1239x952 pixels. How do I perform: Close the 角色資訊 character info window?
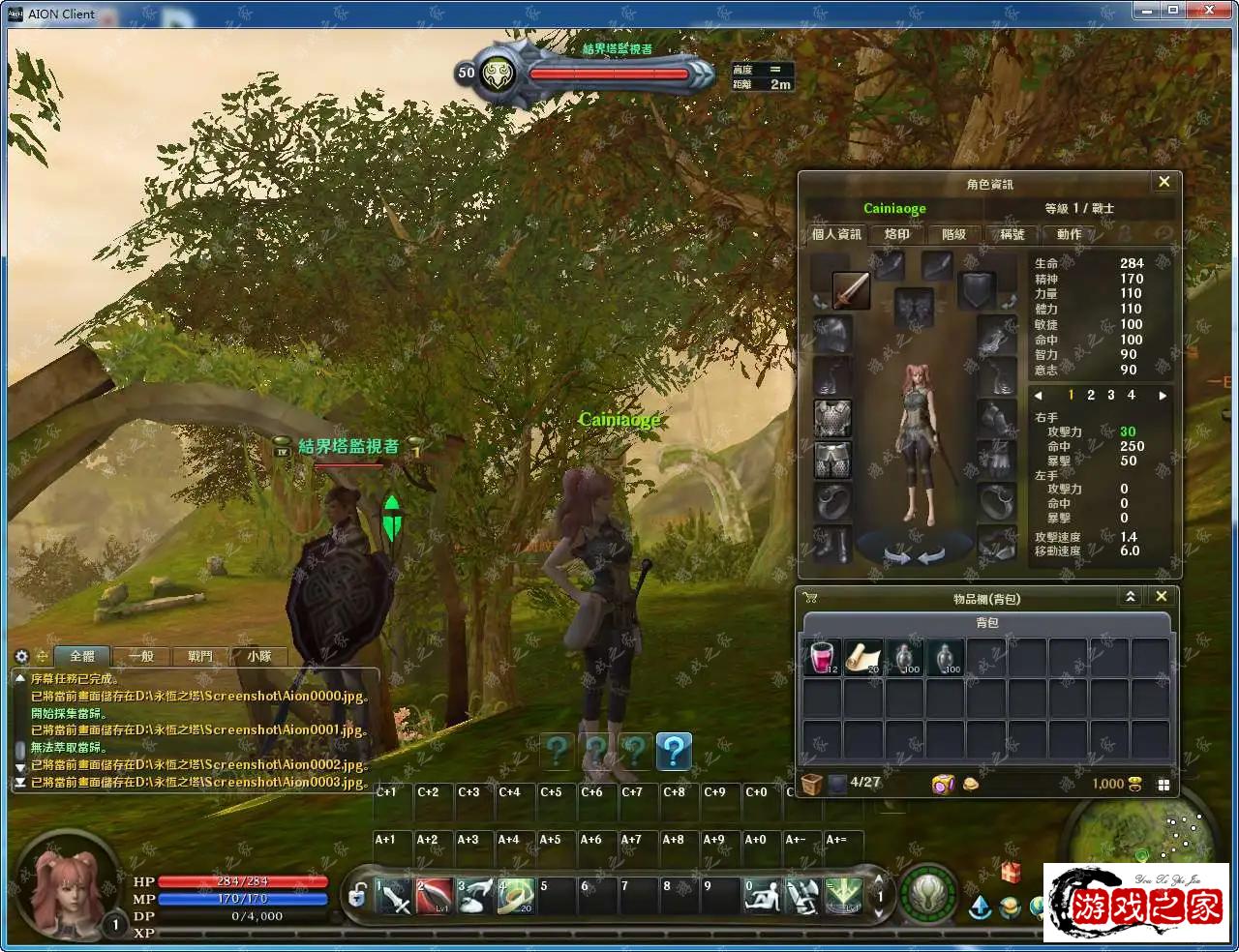coord(1163,182)
